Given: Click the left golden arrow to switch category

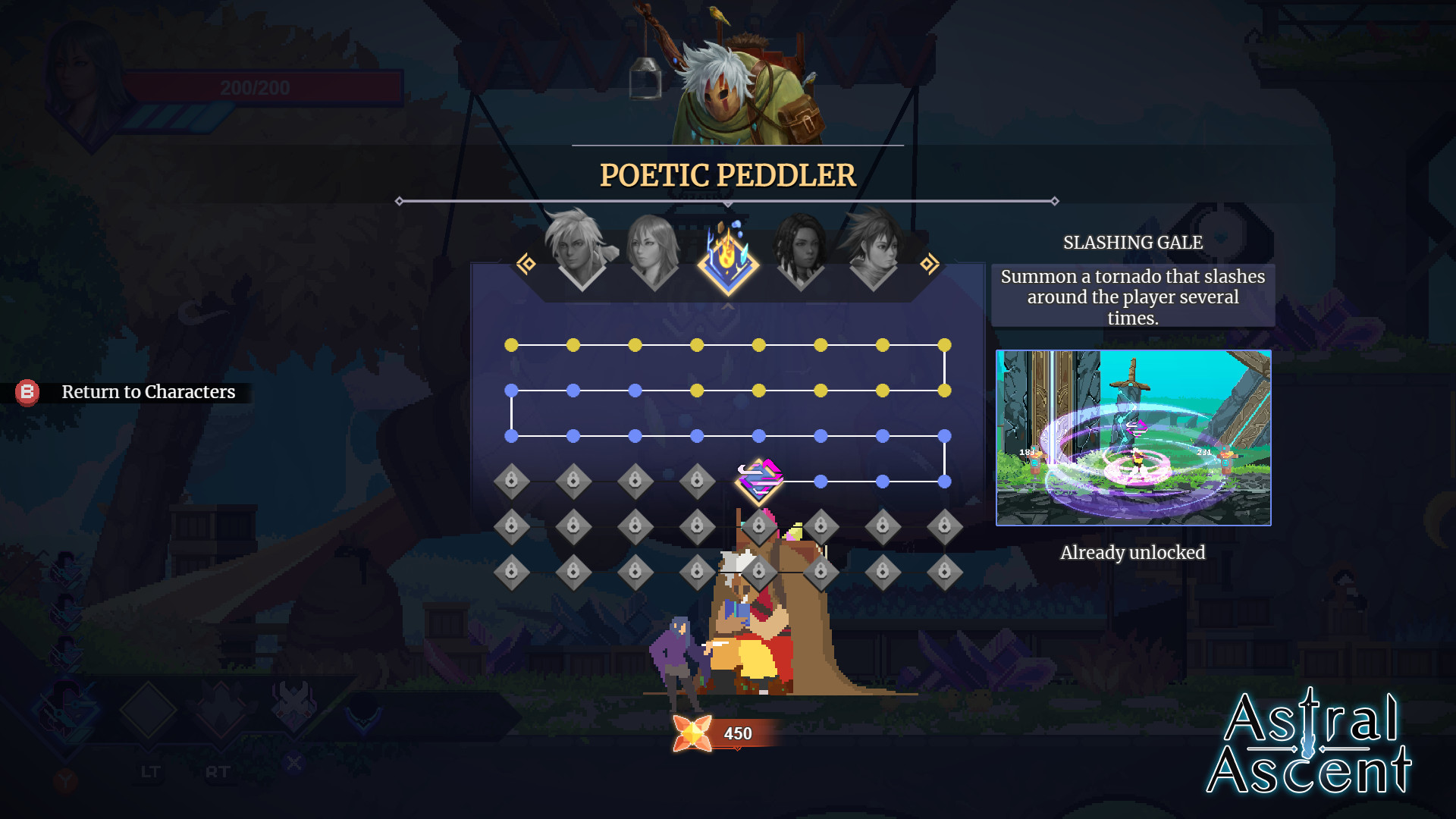Looking at the screenshot, I should 527,263.
